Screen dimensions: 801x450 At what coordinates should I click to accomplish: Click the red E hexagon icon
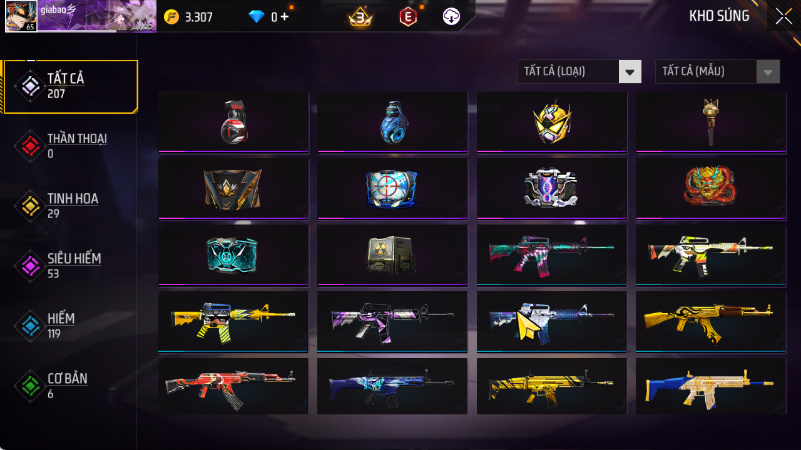click(x=407, y=17)
